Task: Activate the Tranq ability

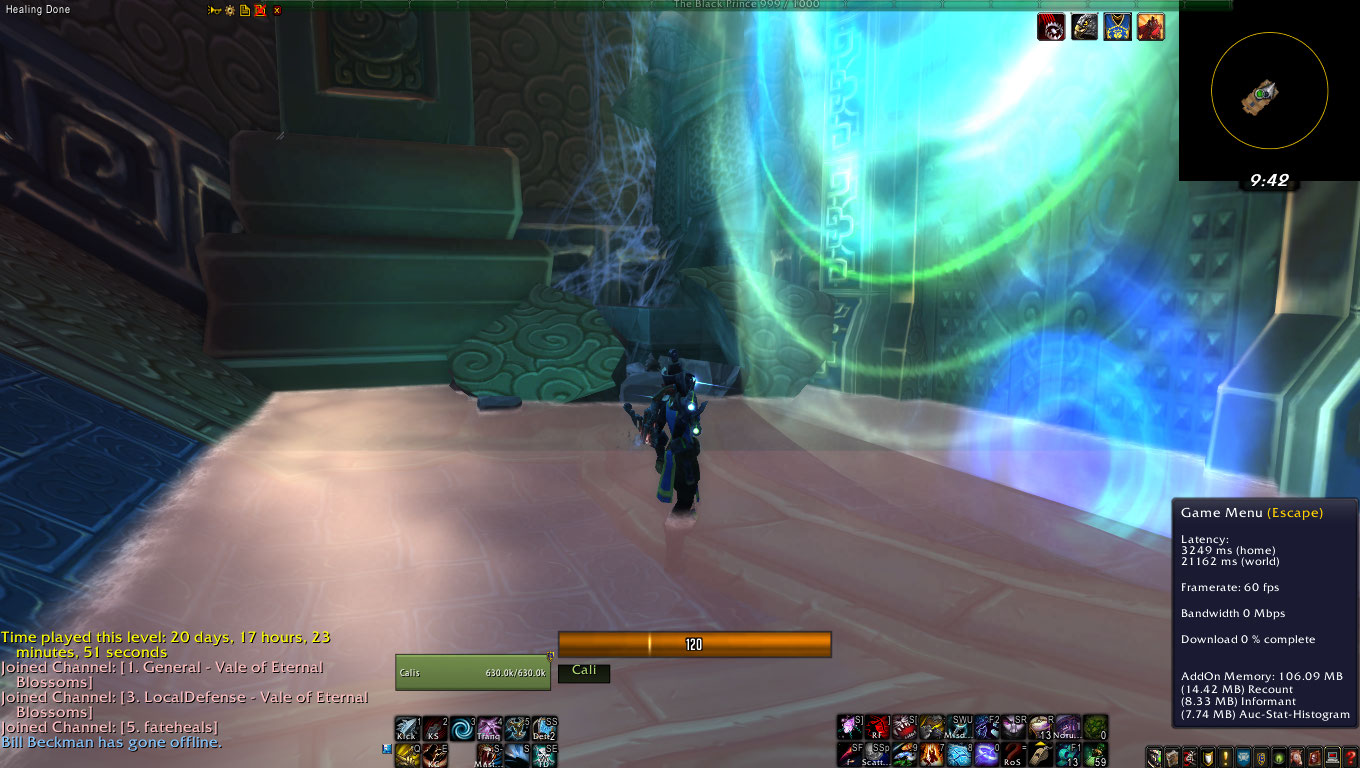Action: [x=488, y=728]
